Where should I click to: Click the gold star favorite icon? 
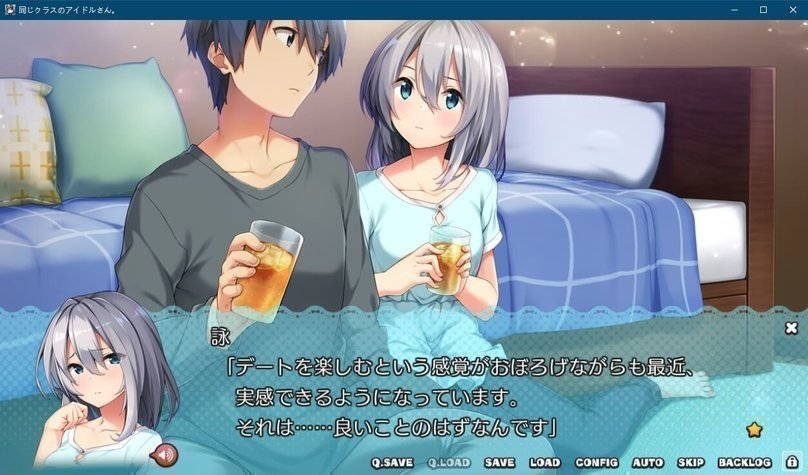tap(754, 429)
